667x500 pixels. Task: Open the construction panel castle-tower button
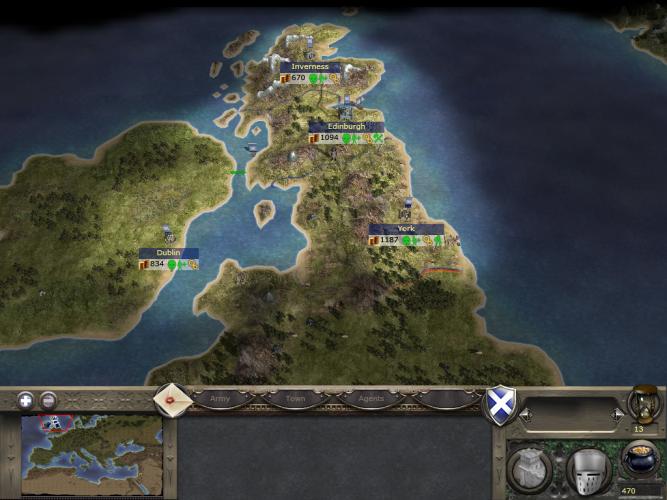pyautogui.click(x=528, y=468)
